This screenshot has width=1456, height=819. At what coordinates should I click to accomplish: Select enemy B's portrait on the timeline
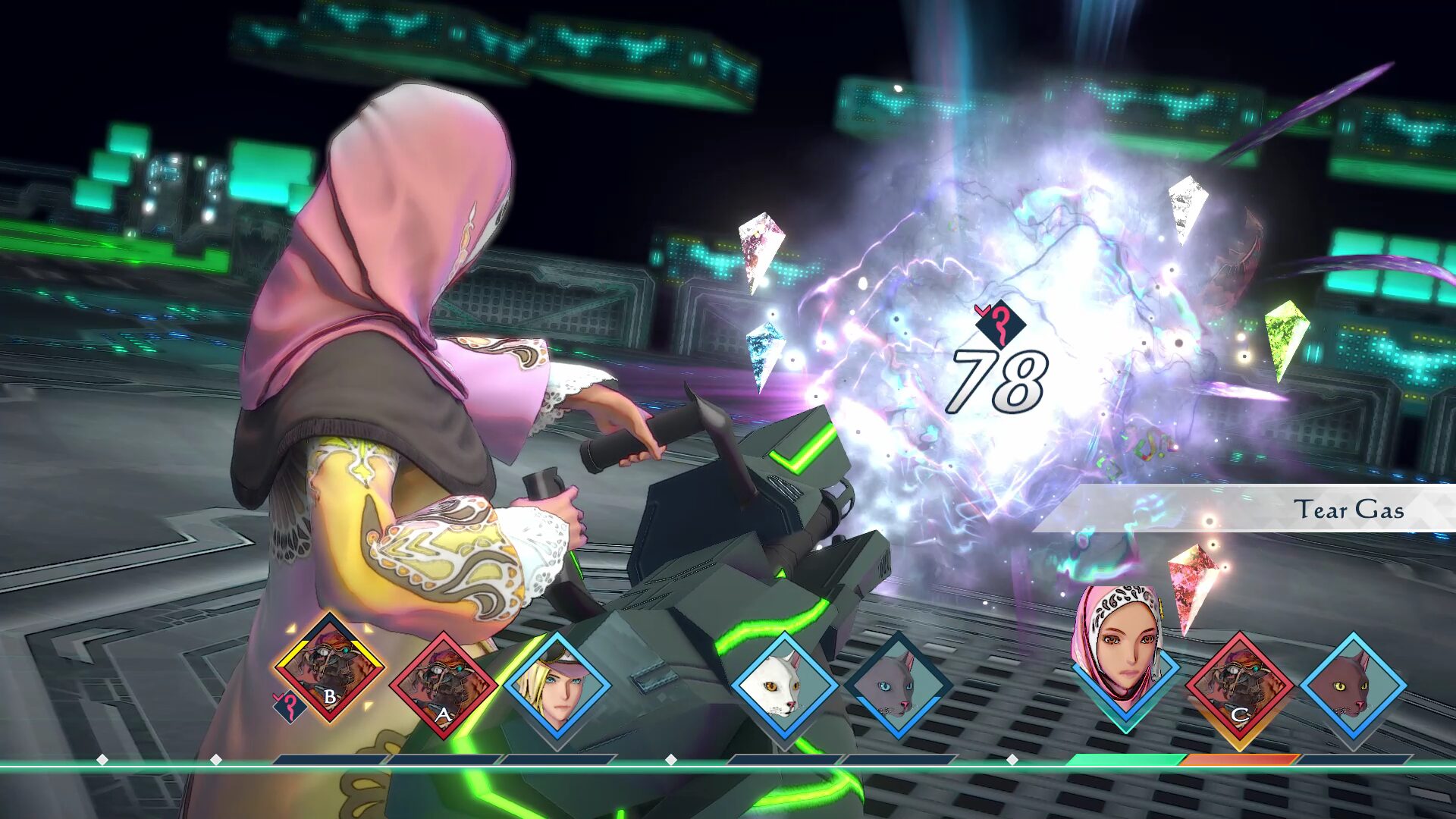[x=330, y=669]
